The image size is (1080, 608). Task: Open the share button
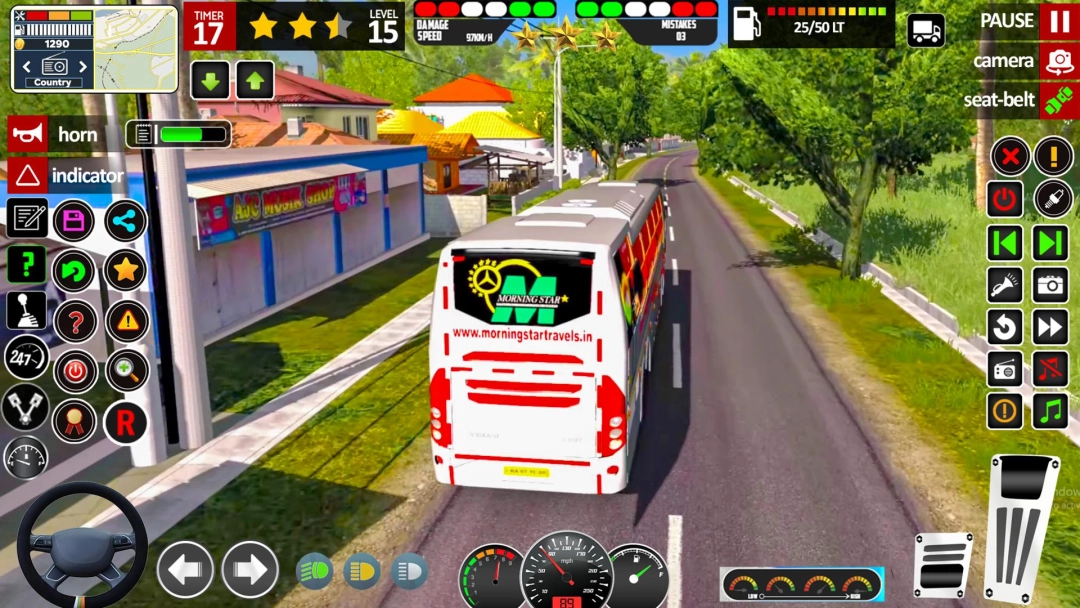tap(125, 221)
